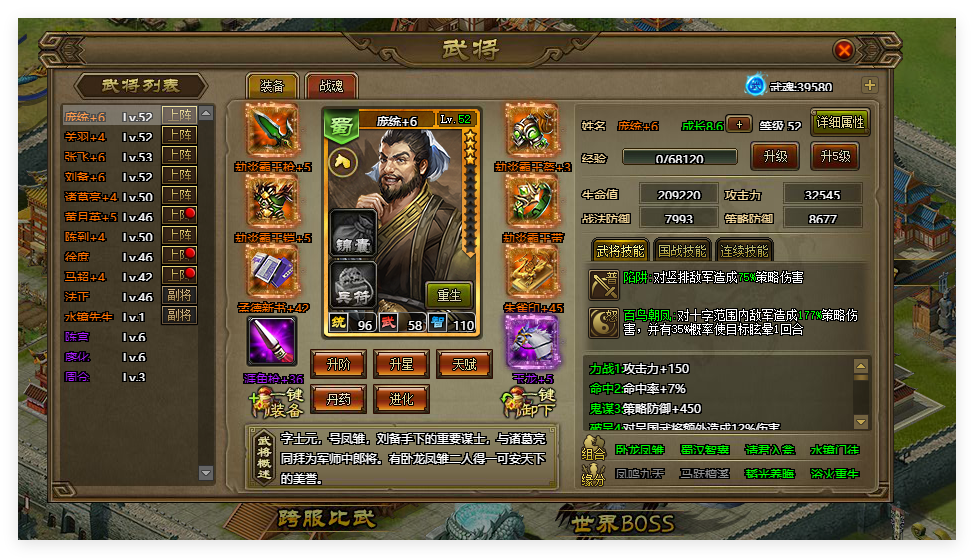This screenshot has width=974, height=558.
Task: Open the 天赋 talent button
Action: pos(463,364)
